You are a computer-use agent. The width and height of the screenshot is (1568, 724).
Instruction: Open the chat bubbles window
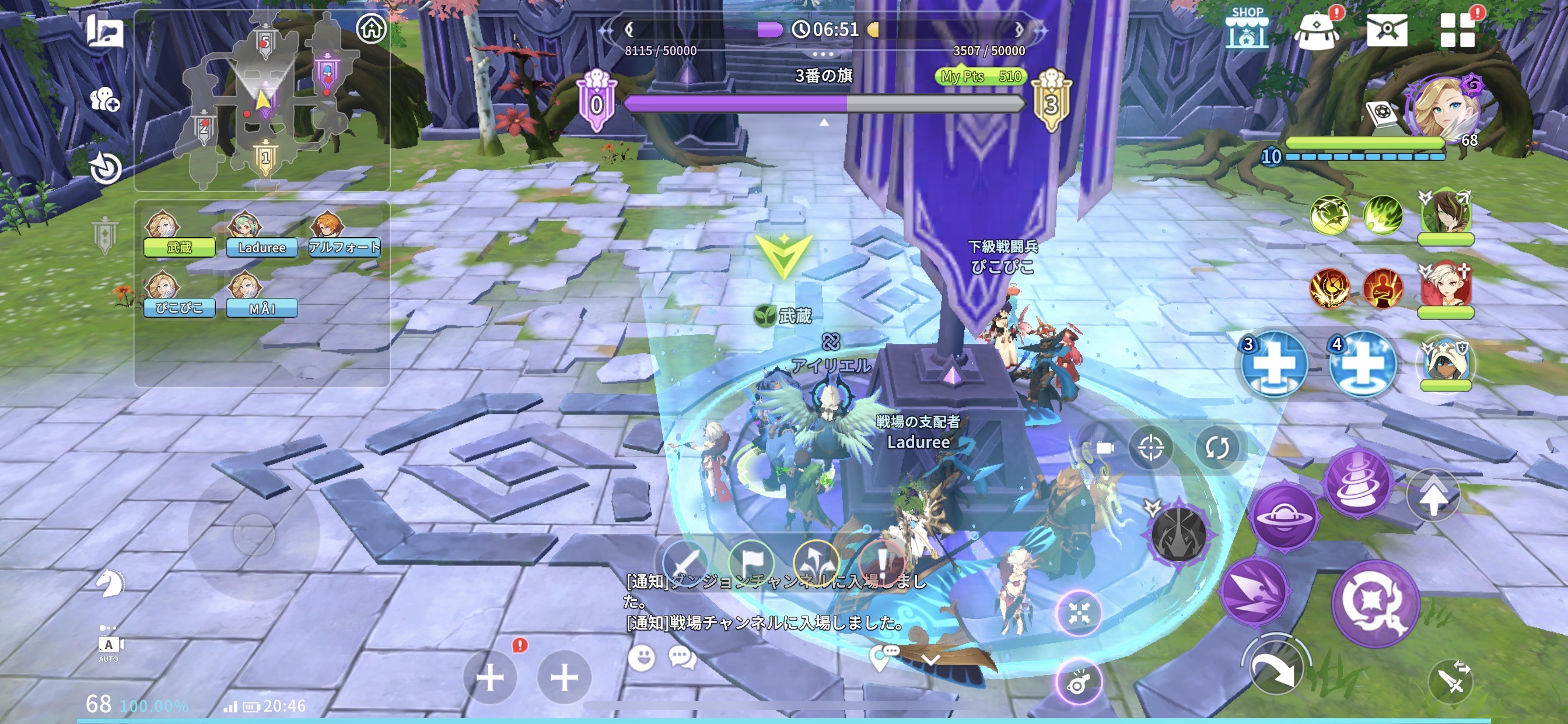coord(682,658)
